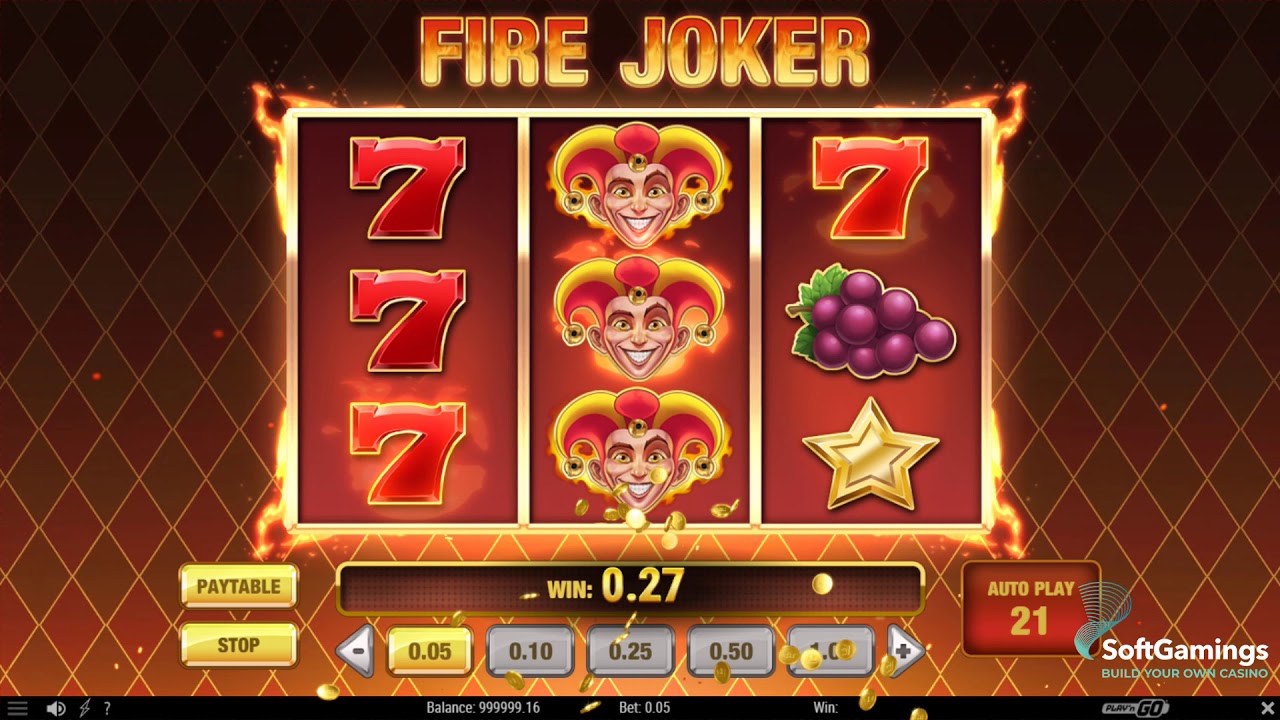Expand bet options with the right arrow
This screenshot has height=720, width=1280.
click(x=904, y=651)
